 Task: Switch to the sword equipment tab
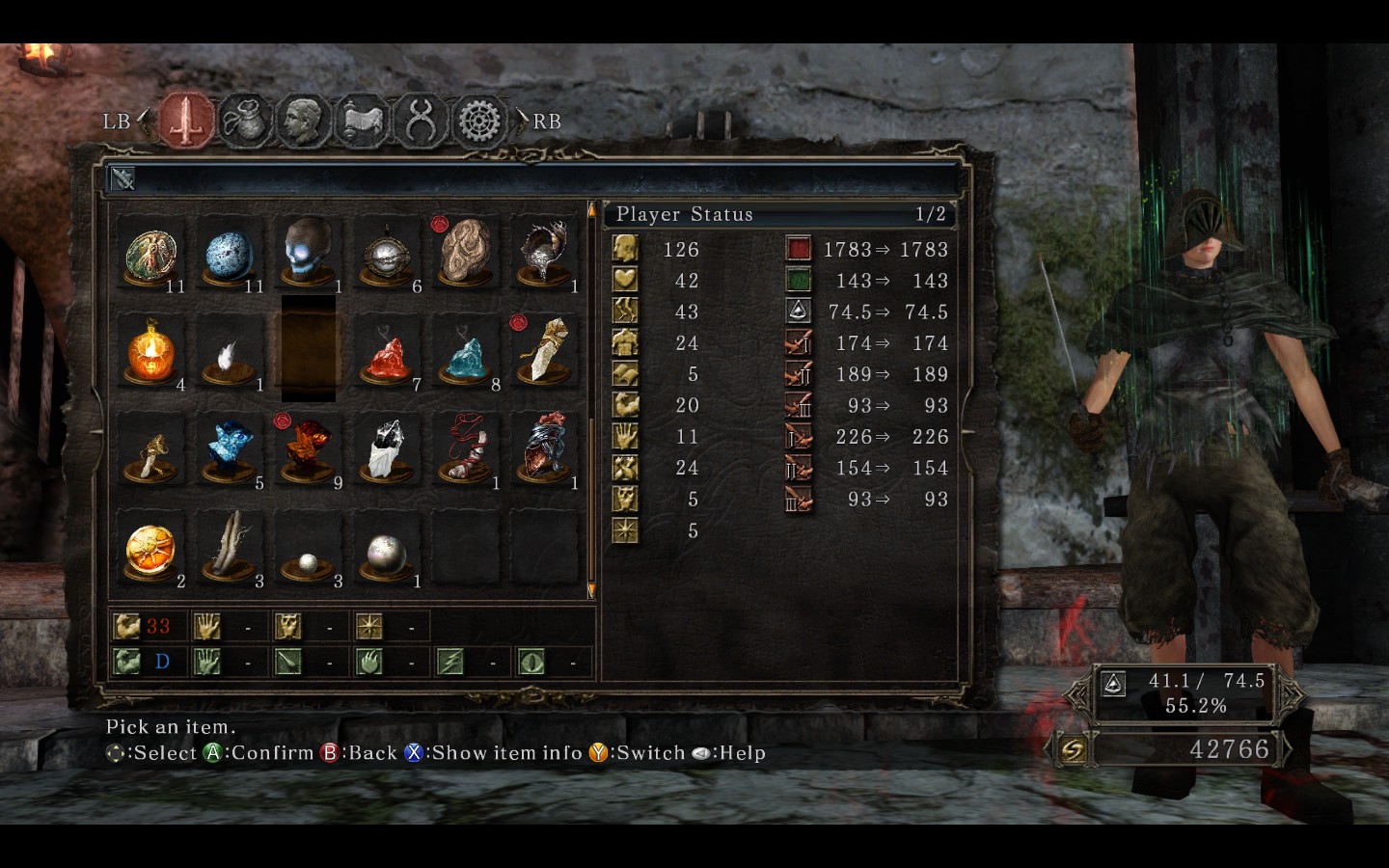187,121
